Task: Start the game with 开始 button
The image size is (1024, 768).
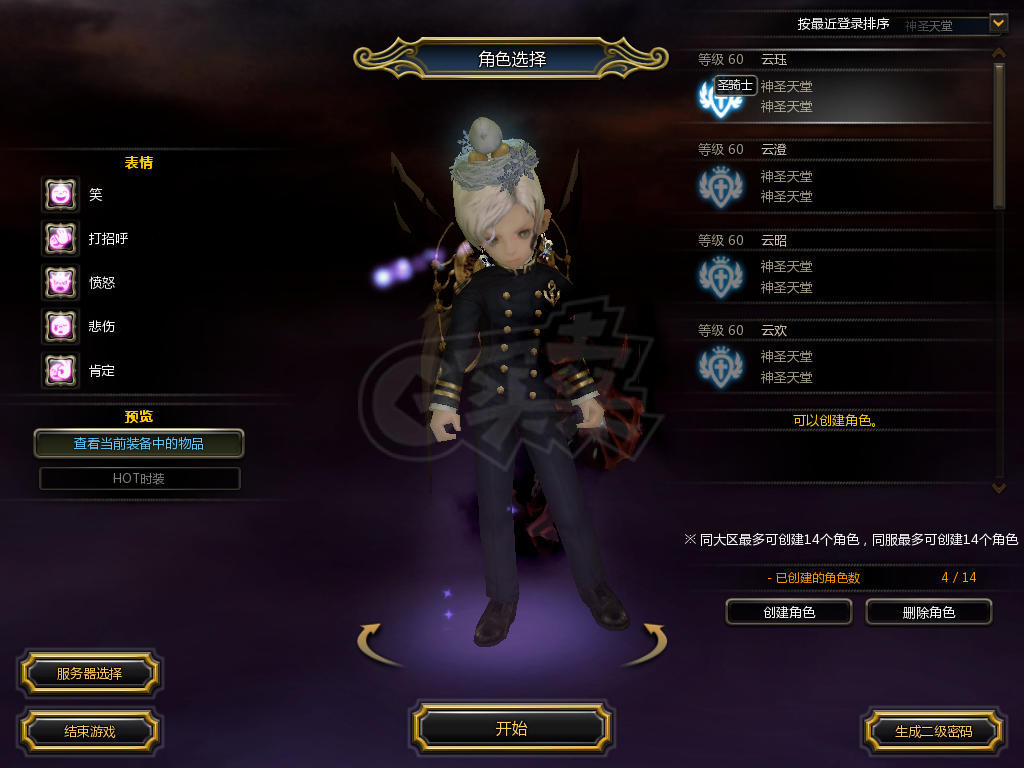Action: [511, 729]
